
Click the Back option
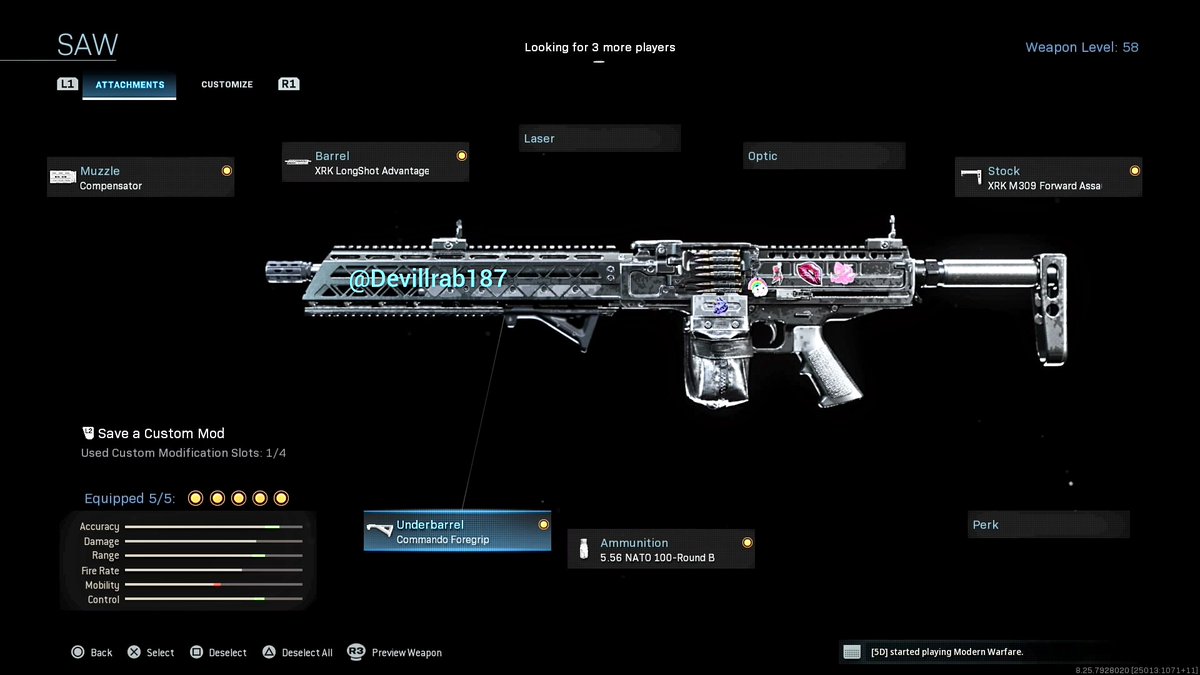pyautogui.click(x=92, y=653)
